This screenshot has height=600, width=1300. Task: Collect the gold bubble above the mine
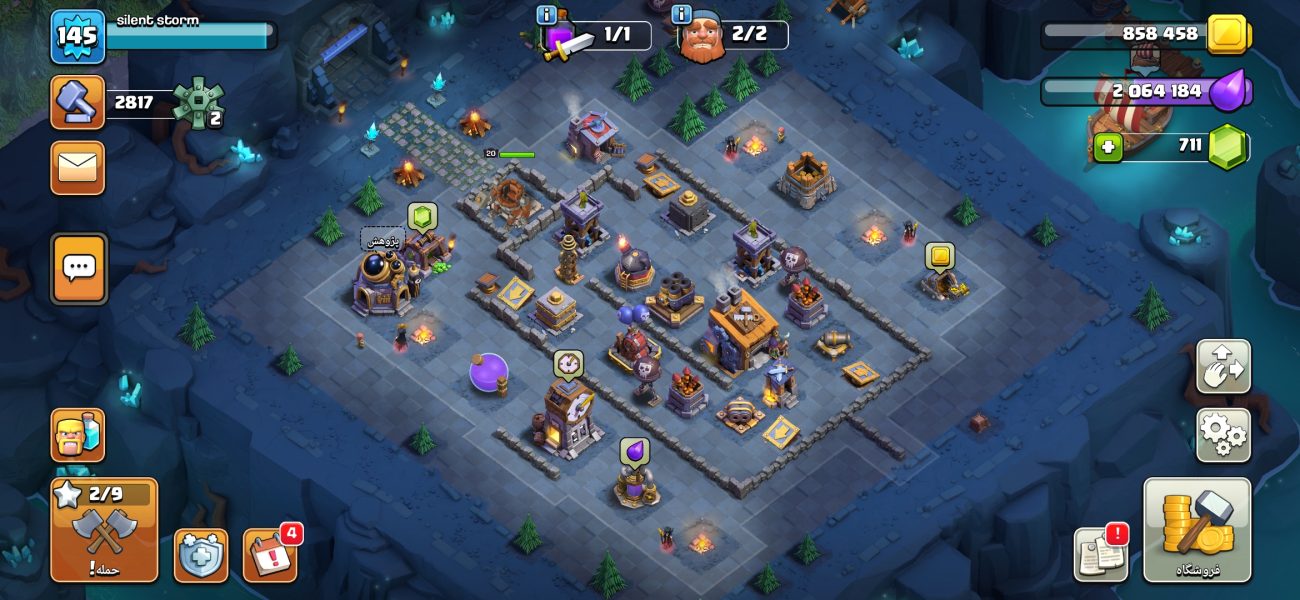939,257
